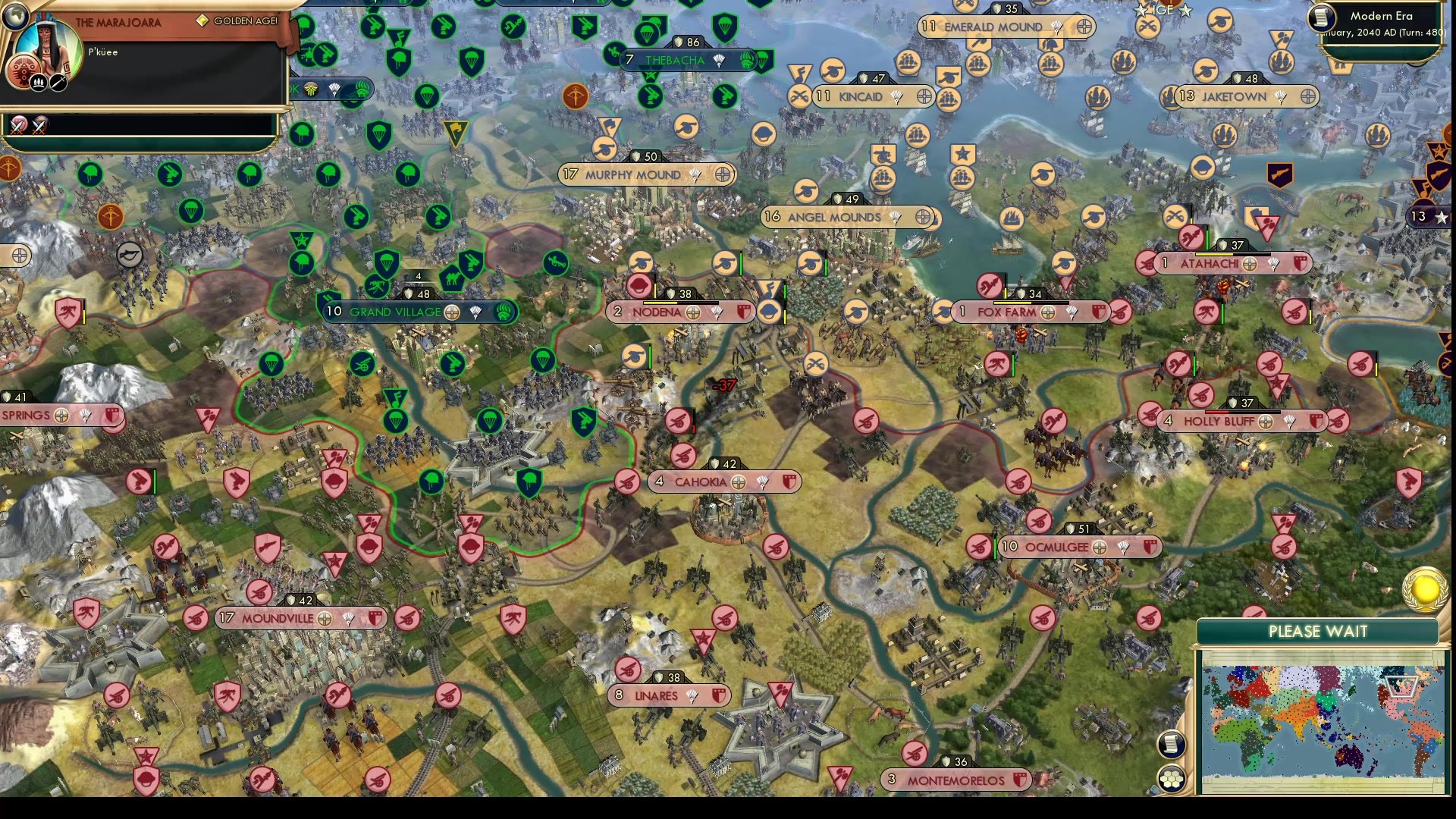
Task: Click the white fan icon on Grand Village's banner
Action: coord(476,313)
